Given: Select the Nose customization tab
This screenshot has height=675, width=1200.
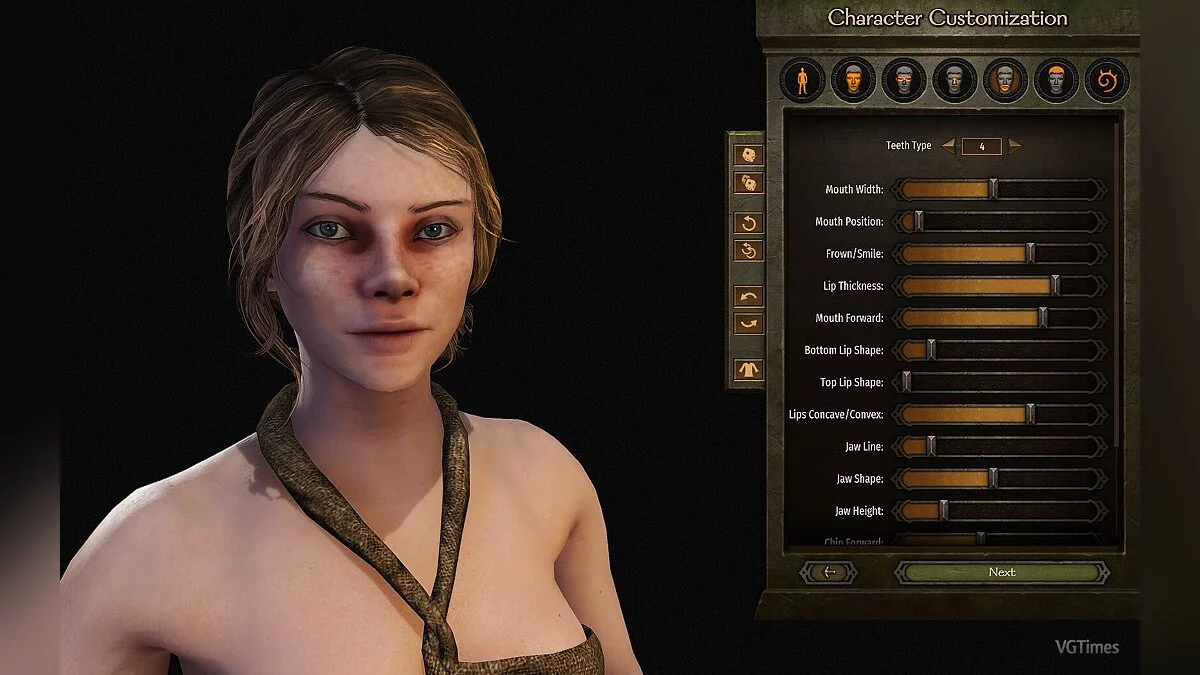Looking at the screenshot, I should [x=955, y=81].
